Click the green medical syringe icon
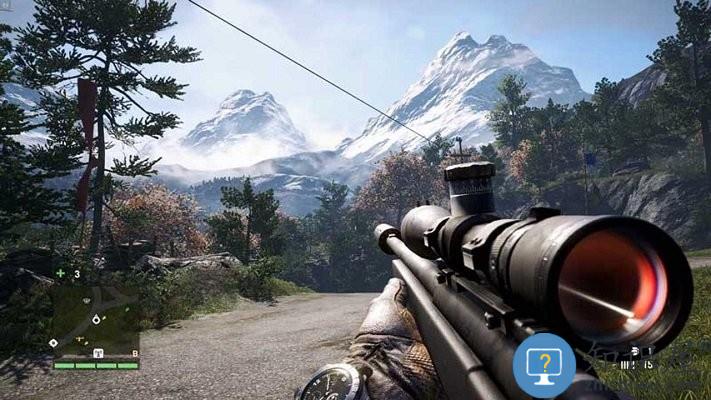Viewport: 711px width, 400px height. 61,273
